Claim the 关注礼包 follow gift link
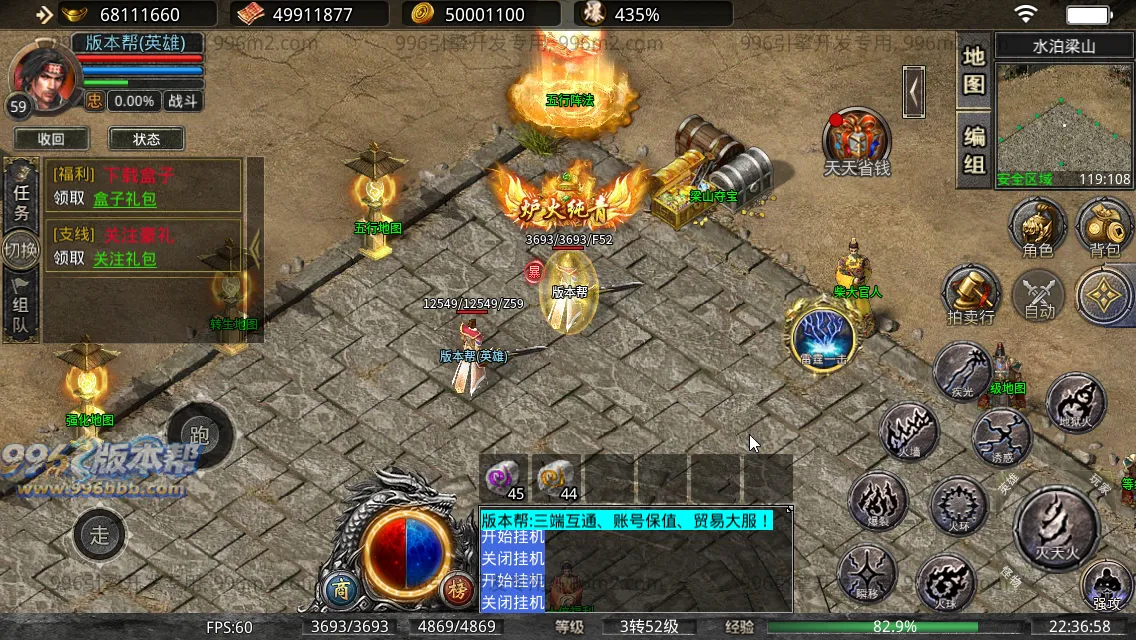 tap(125, 258)
